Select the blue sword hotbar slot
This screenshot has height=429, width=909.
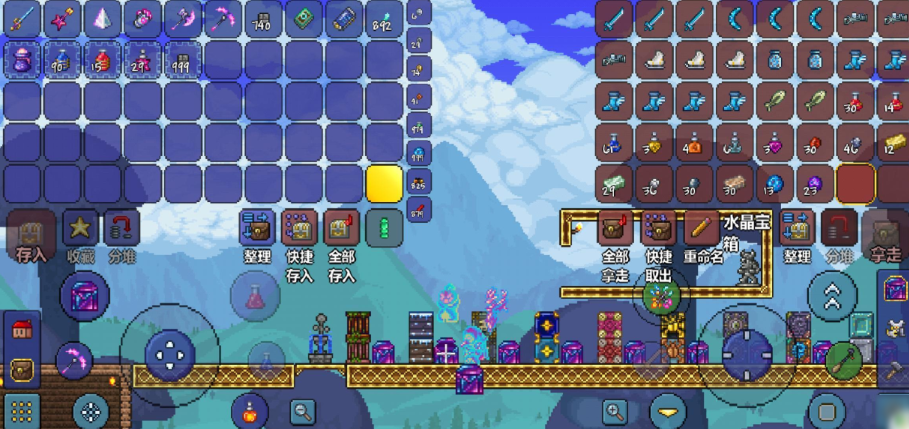23,18
